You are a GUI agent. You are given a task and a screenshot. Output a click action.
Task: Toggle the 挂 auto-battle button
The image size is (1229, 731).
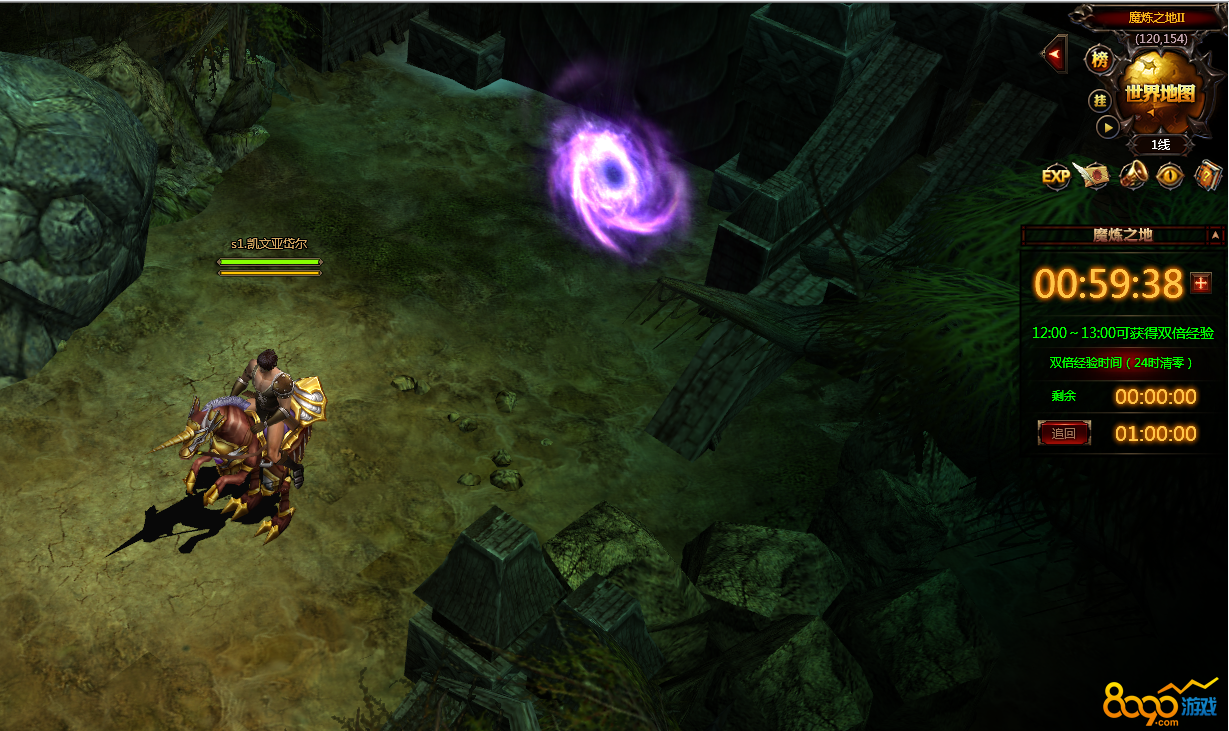(1100, 100)
